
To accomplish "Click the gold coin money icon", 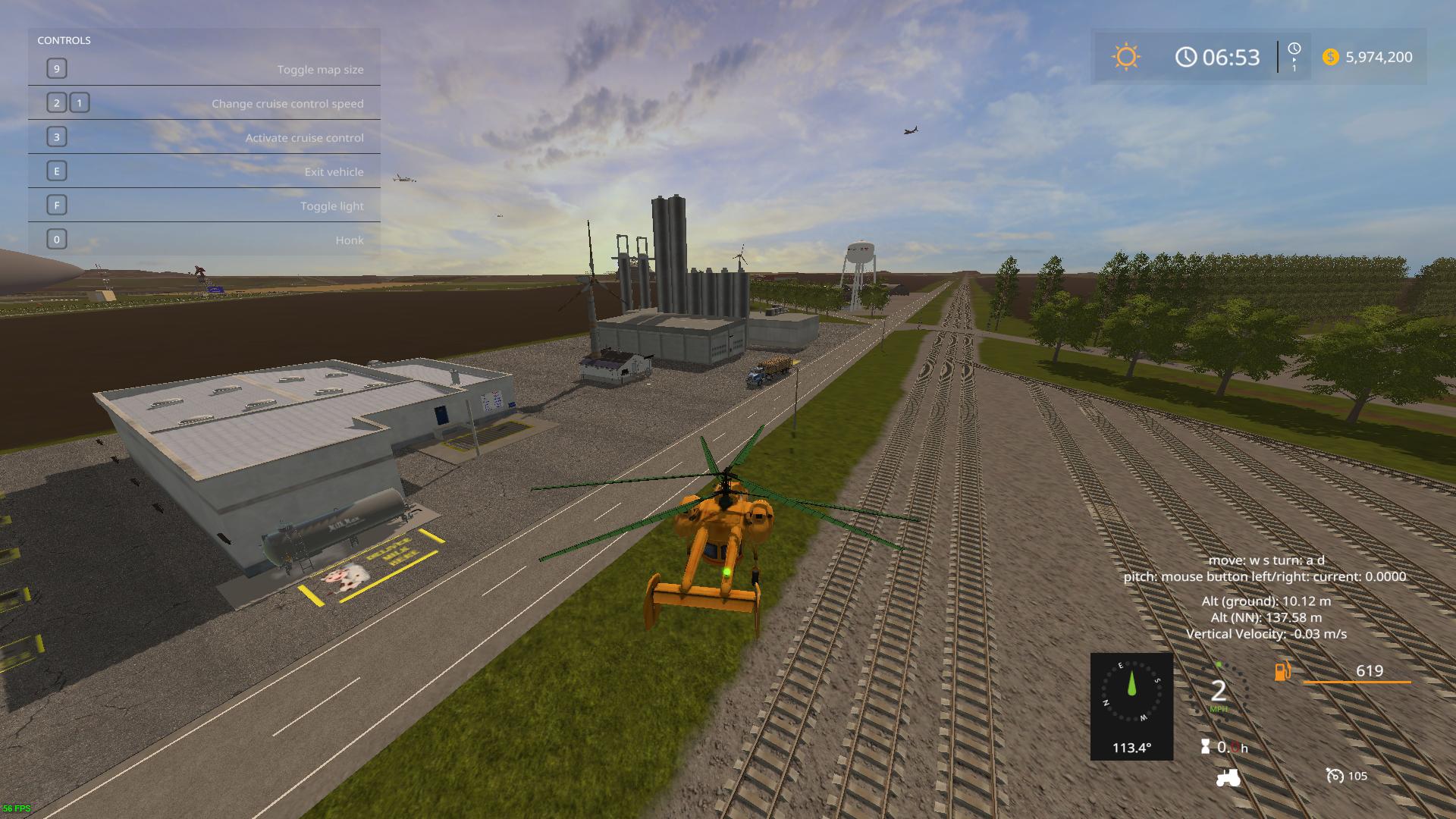I will click(1330, 57).
